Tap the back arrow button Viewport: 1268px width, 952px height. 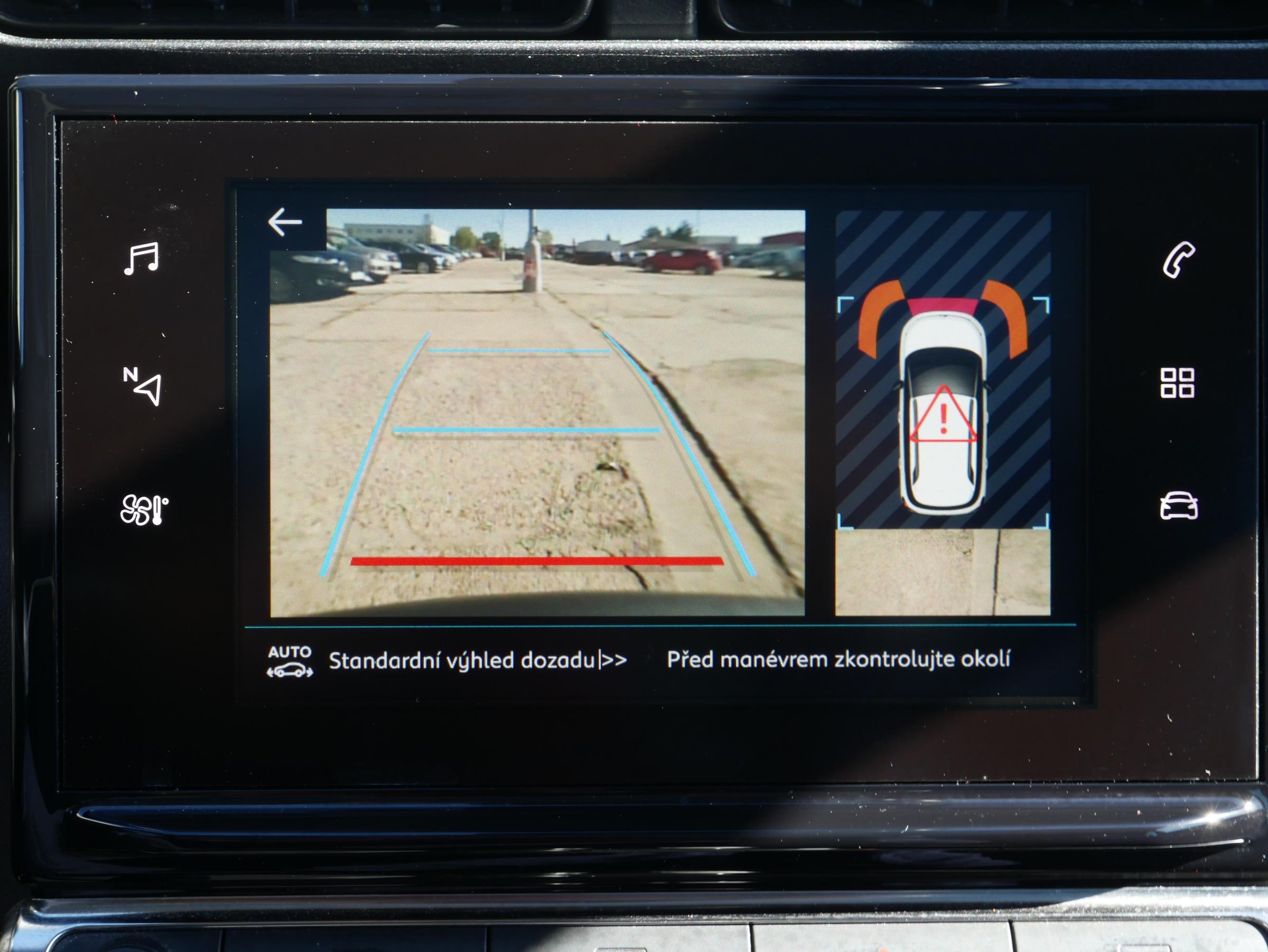tap(285, 222)
